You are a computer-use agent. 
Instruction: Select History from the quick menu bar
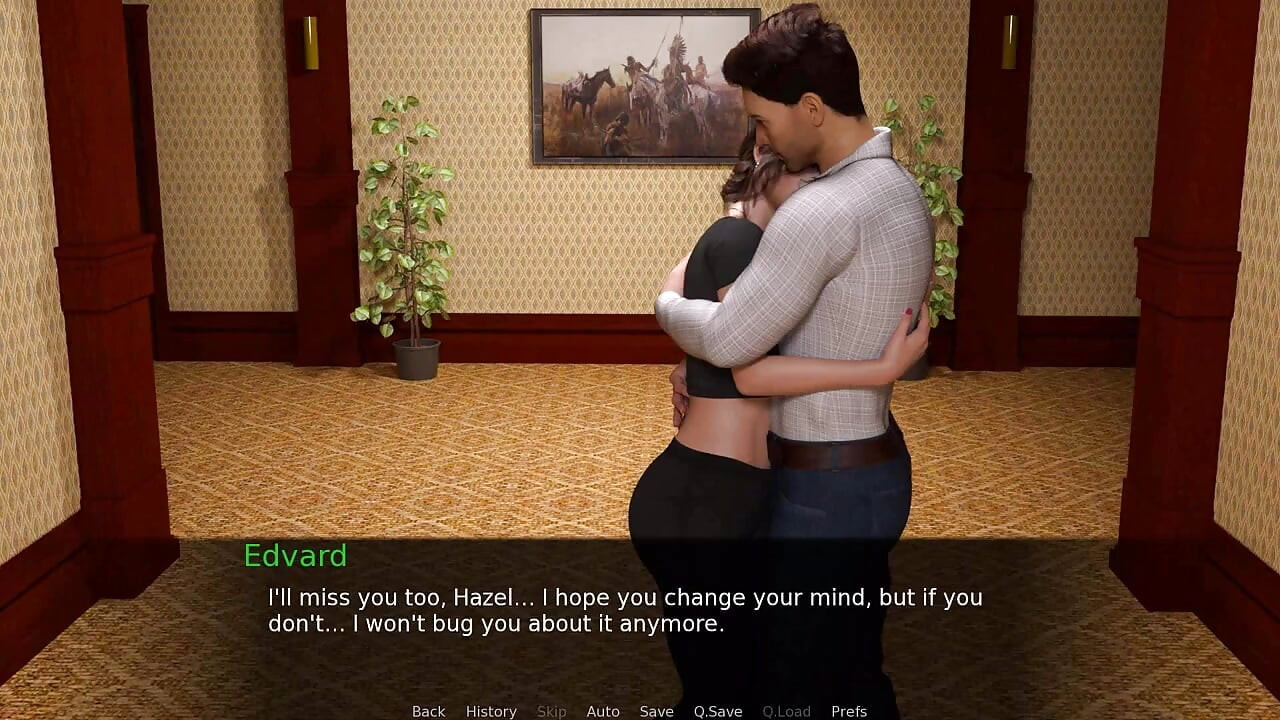pos(491,711)
